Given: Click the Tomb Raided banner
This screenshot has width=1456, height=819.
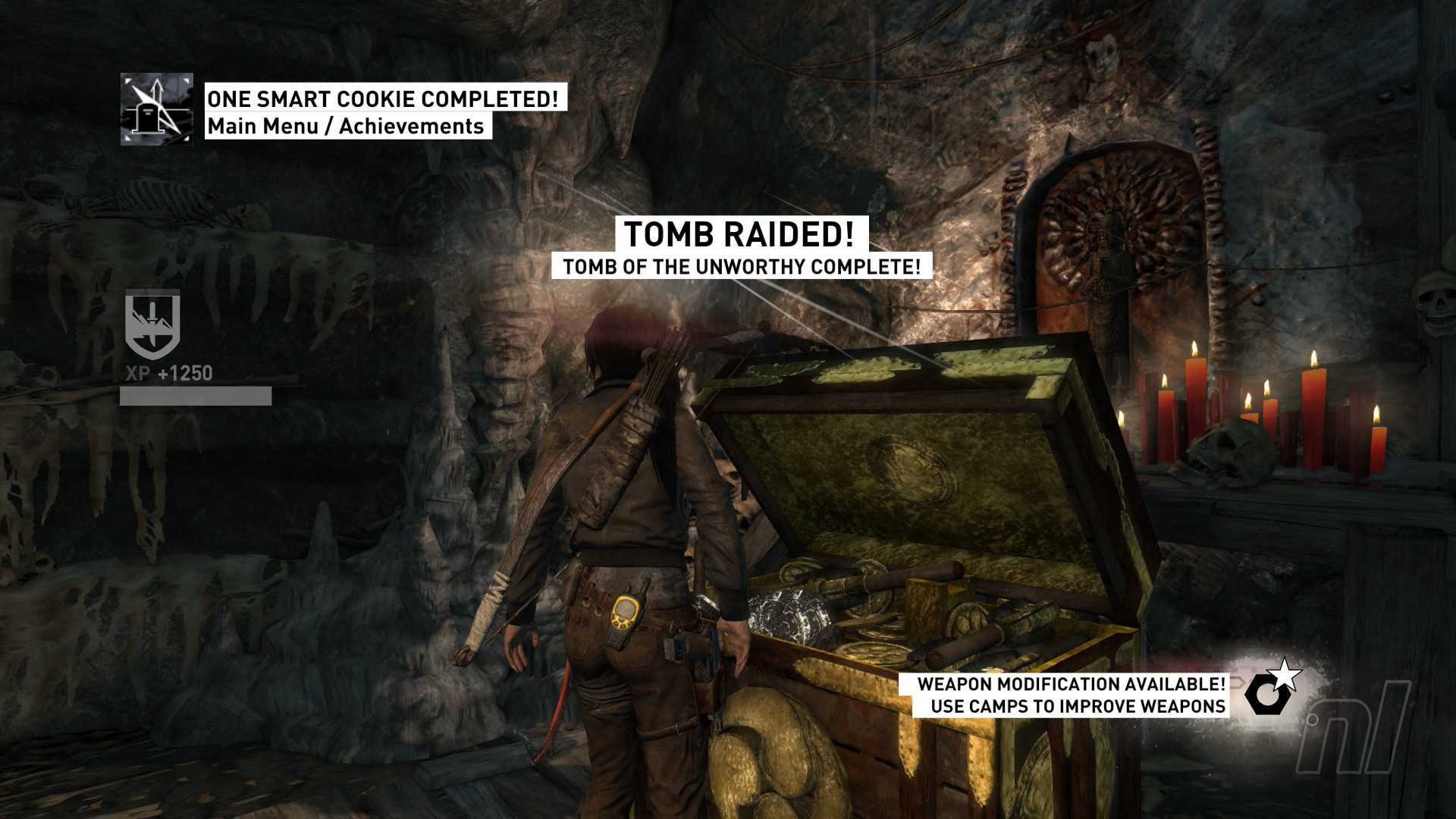Looking at the screenshot, I should (739, 234).
